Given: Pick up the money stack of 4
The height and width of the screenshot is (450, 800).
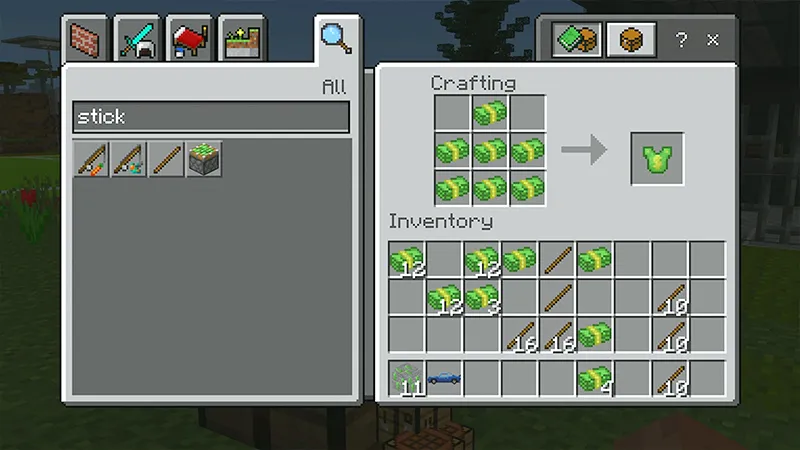Looking at the screenshot, I should click(x=594, y=378).
